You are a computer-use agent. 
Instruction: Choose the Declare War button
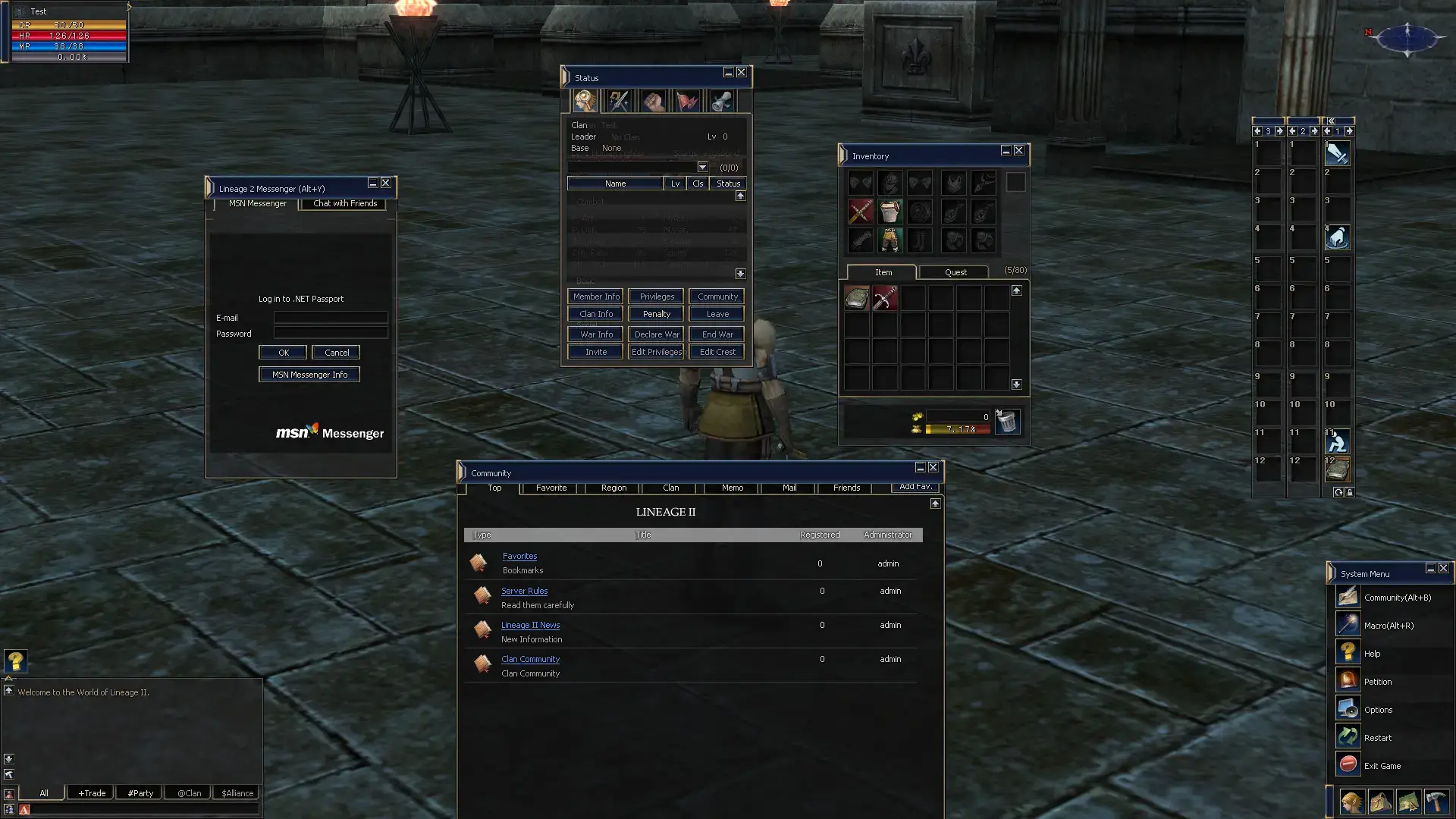[x=657, y=334]
